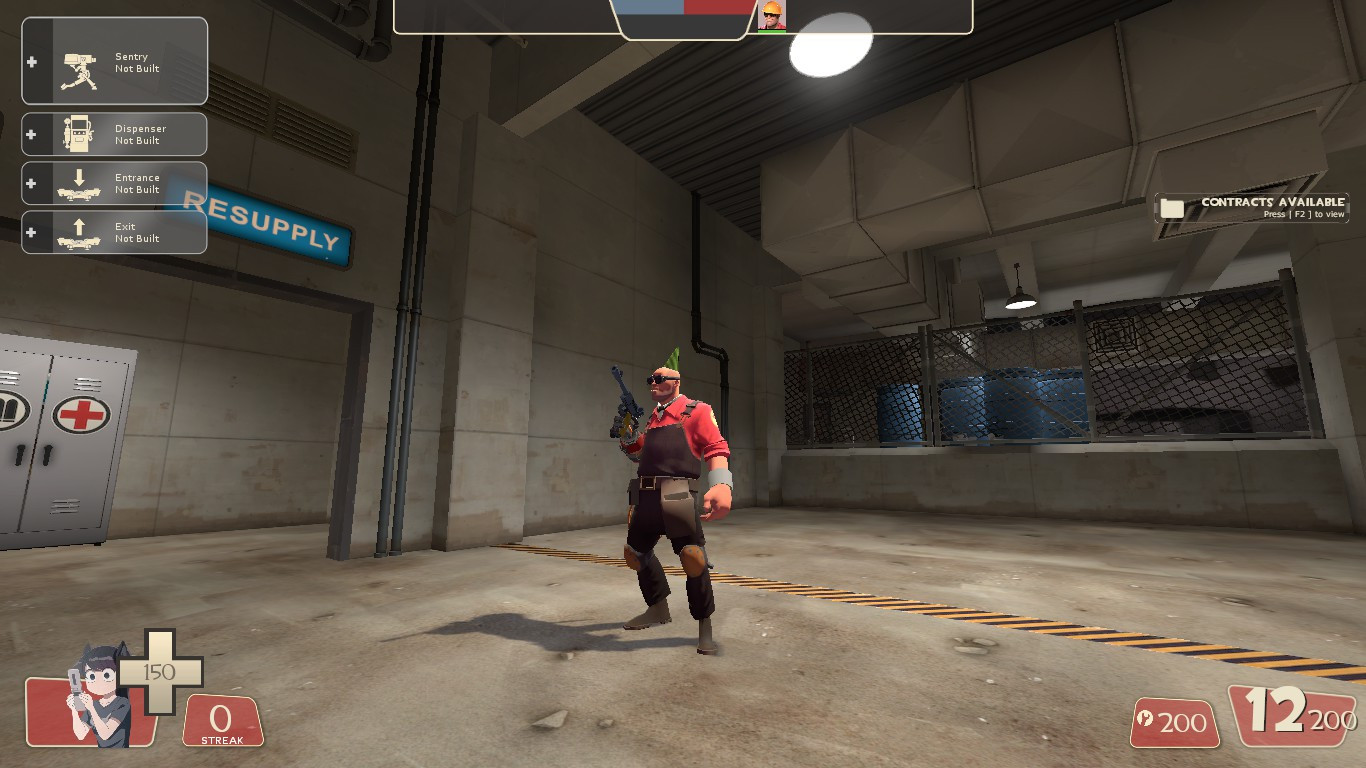Toggle the plus sign on the Dispenser panel
Screen dimensions: 1366x768
(32, 133)
